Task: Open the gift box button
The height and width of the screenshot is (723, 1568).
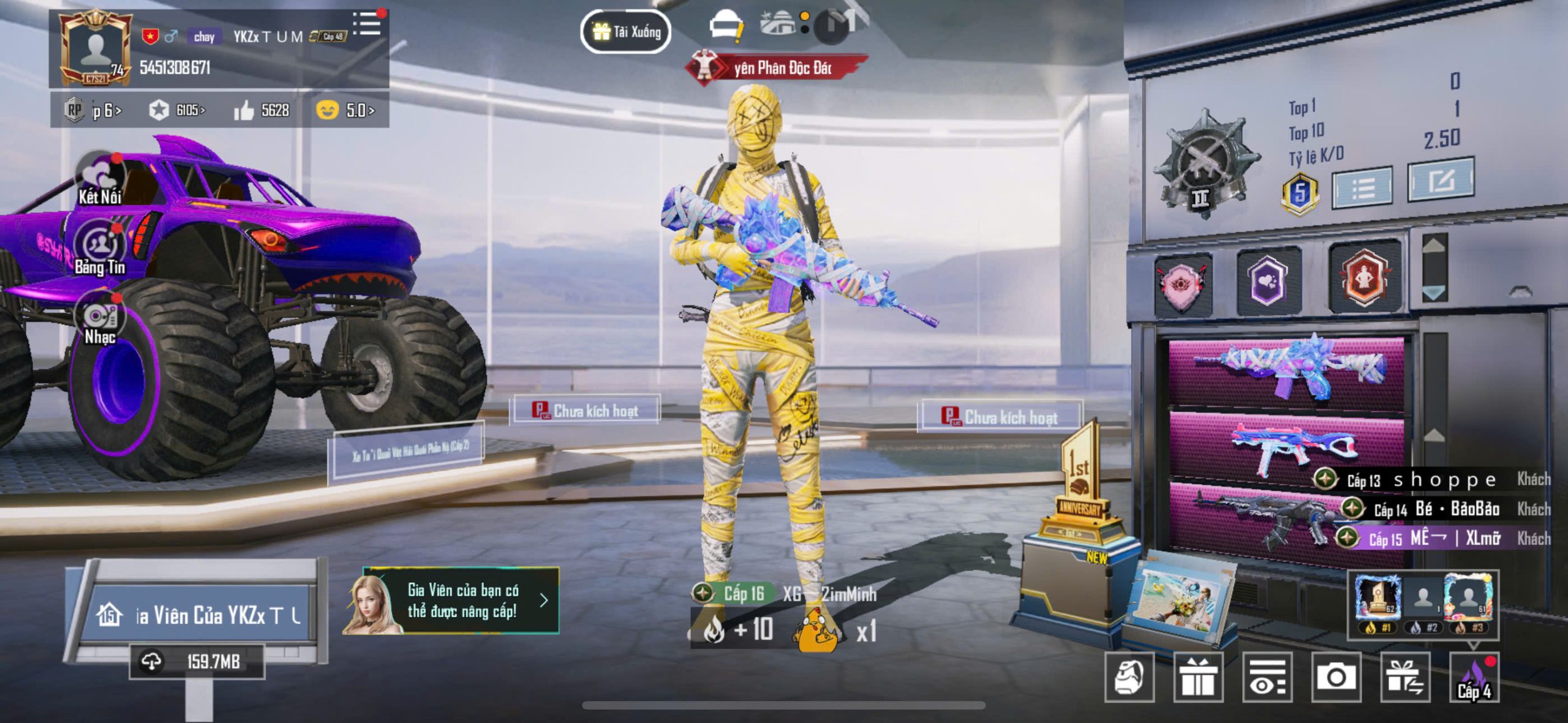Action: pos(1198,677)
